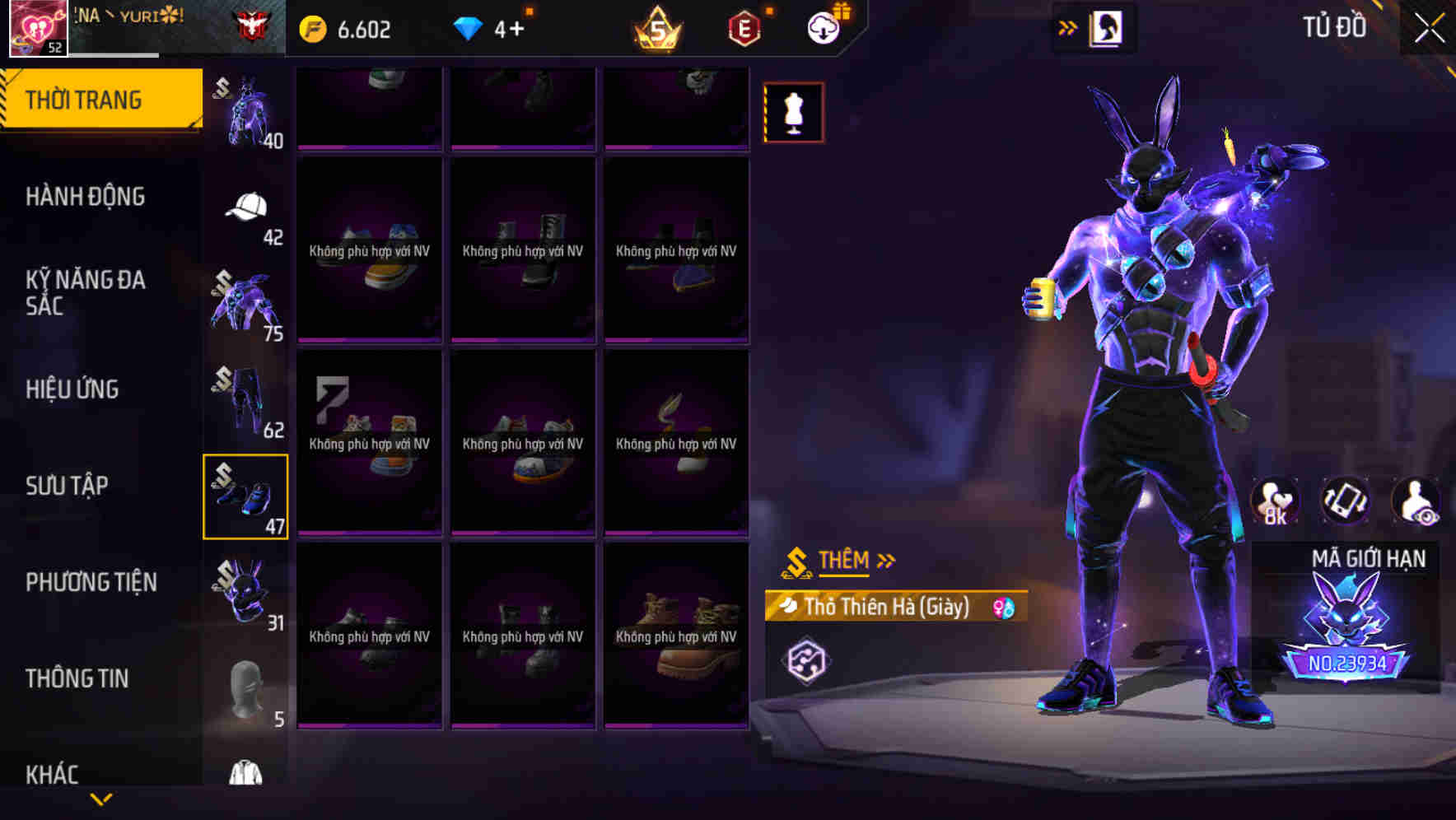The width and height of the screenshot is (1456, 820).
Task: Open the THÔNG TIN section
Action: (x=79, y=678)
